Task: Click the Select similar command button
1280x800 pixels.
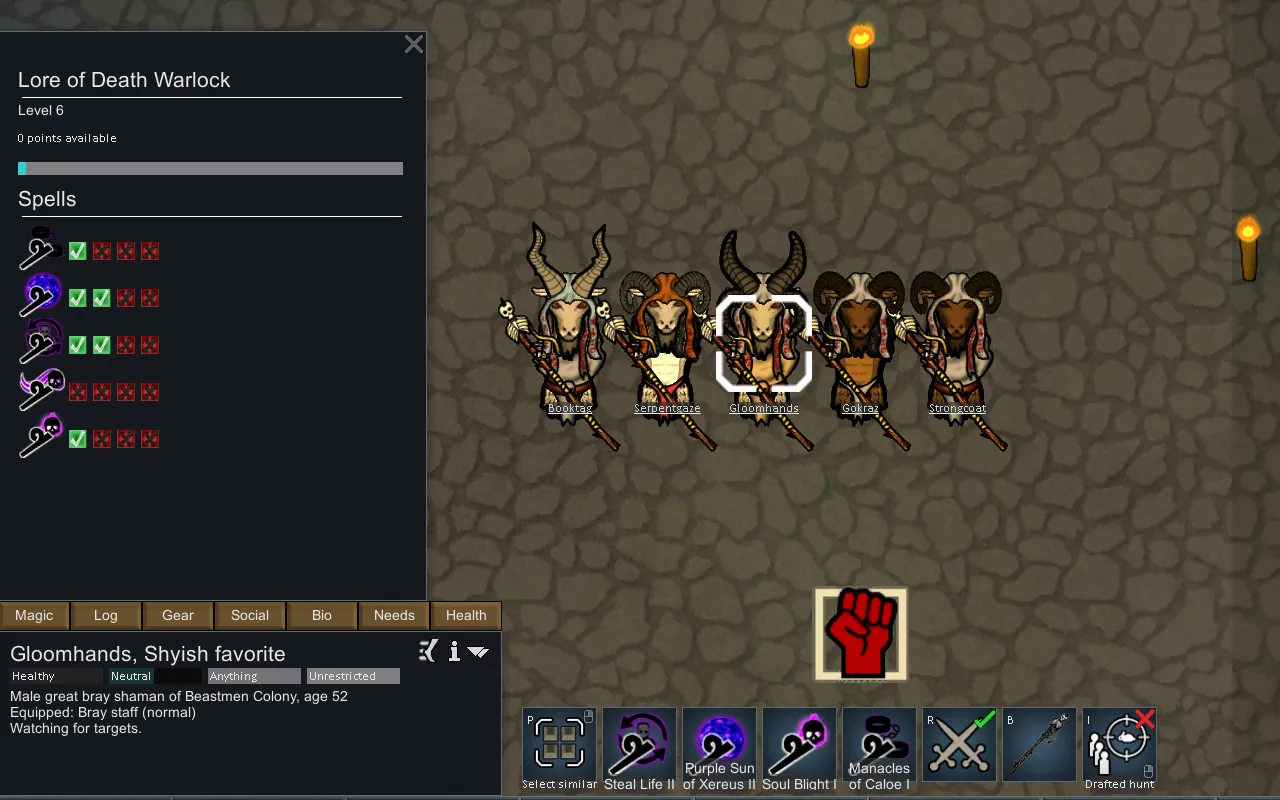Action: pyautogui.click(x=560, y=745)
